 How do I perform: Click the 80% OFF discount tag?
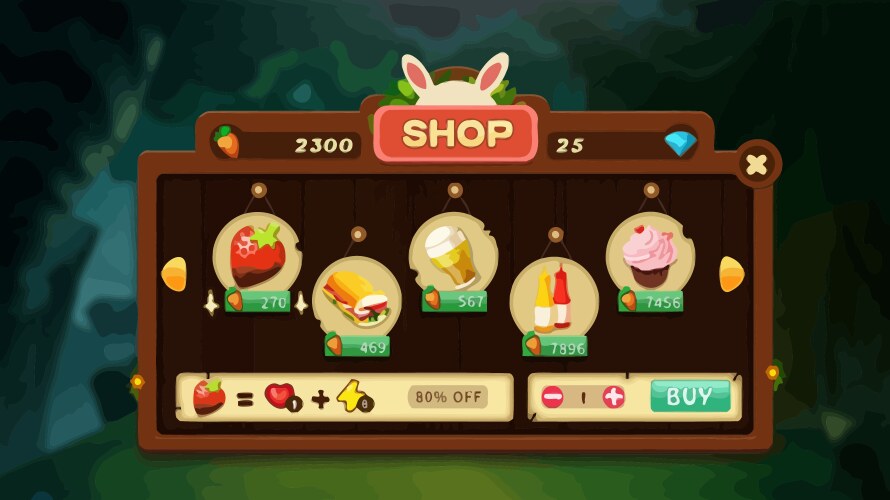448,396
